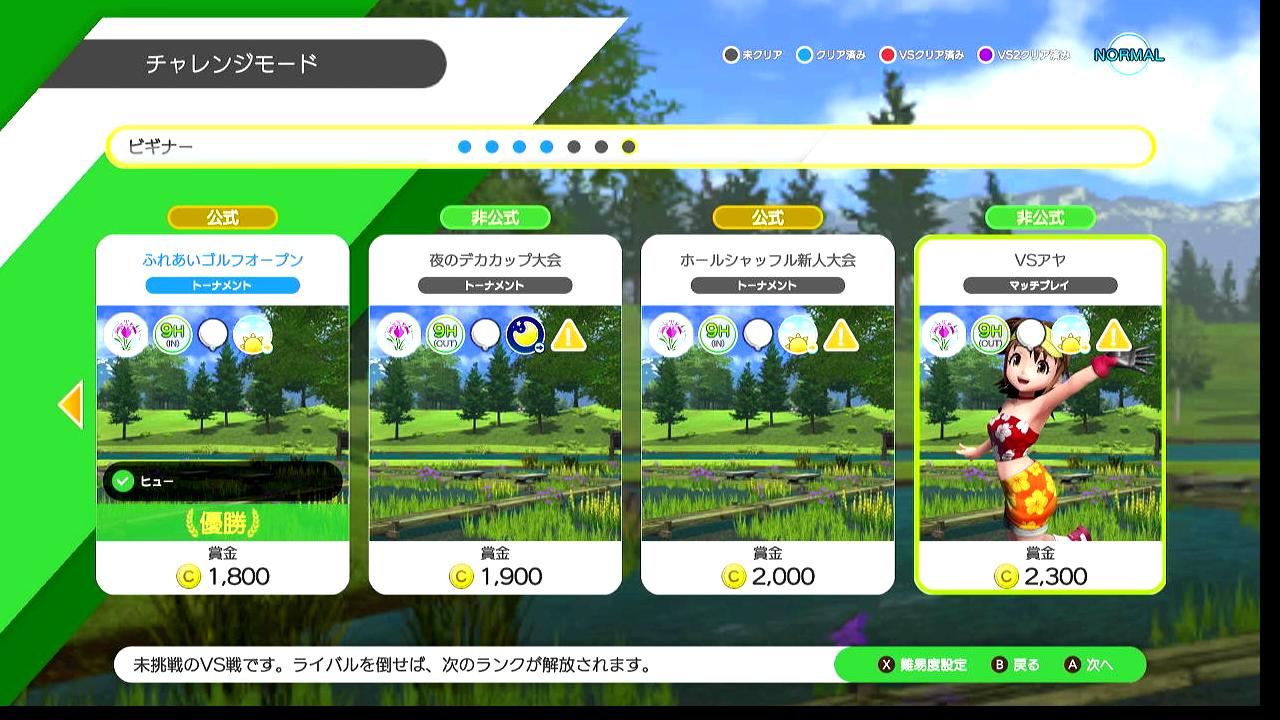Select the VSアヤ match play card
Image resolution: width=1280 pixels, height=720 pixels.
point(1040,414)
